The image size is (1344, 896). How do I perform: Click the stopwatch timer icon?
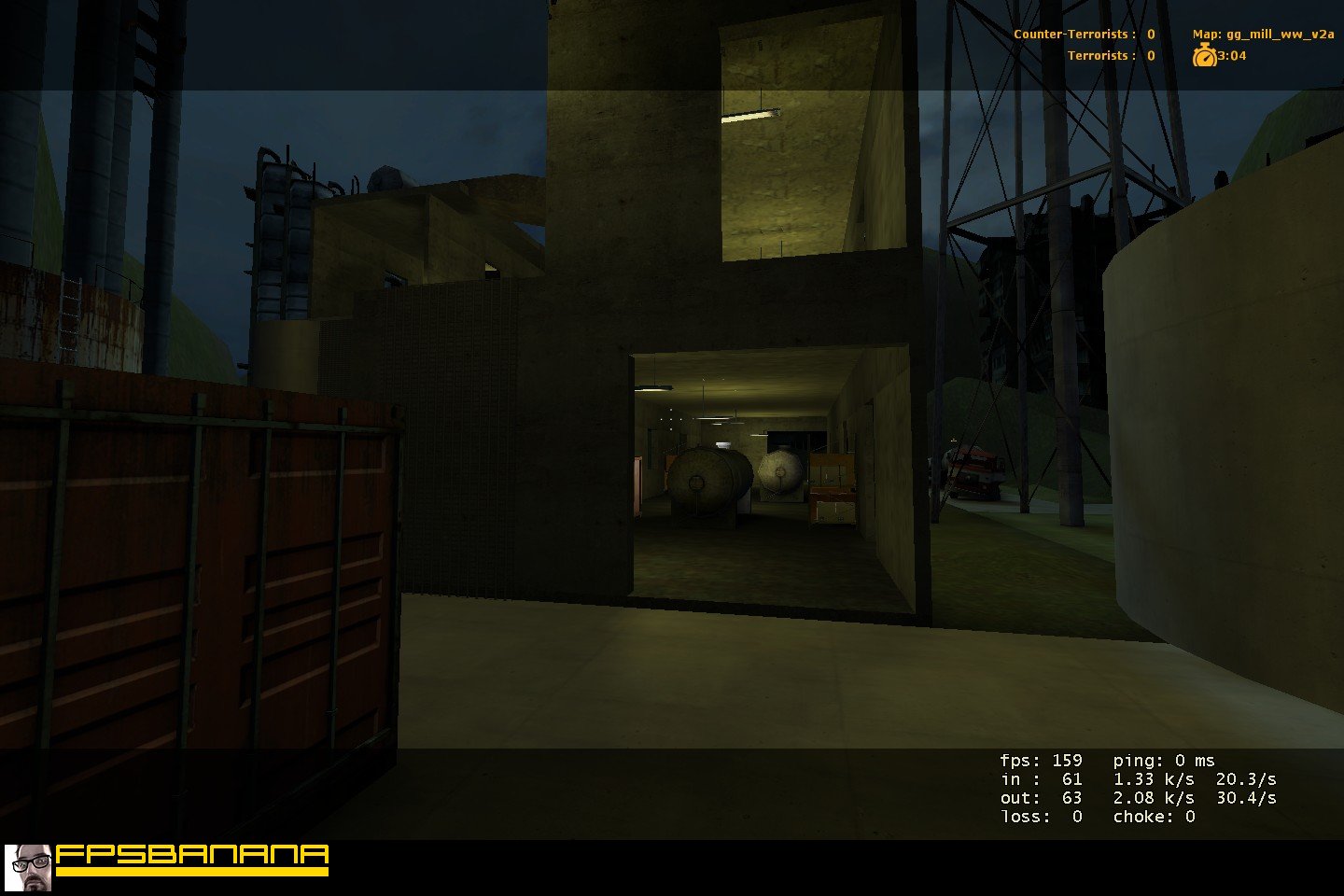coord(1205,55)
